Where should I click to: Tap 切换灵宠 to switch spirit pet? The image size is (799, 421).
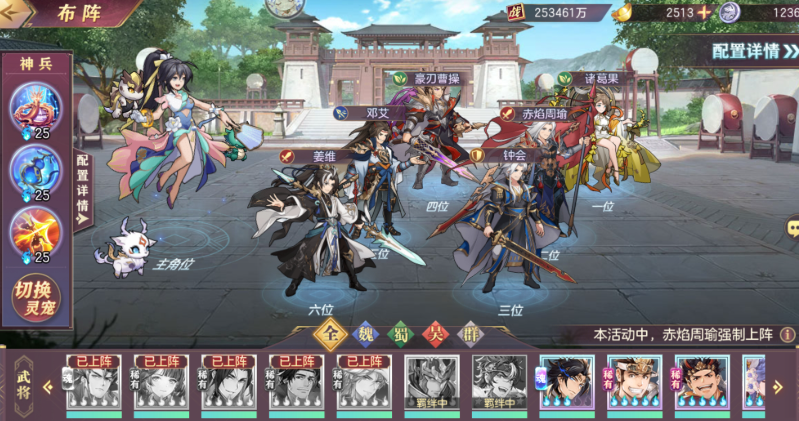(x=35, y=299)
